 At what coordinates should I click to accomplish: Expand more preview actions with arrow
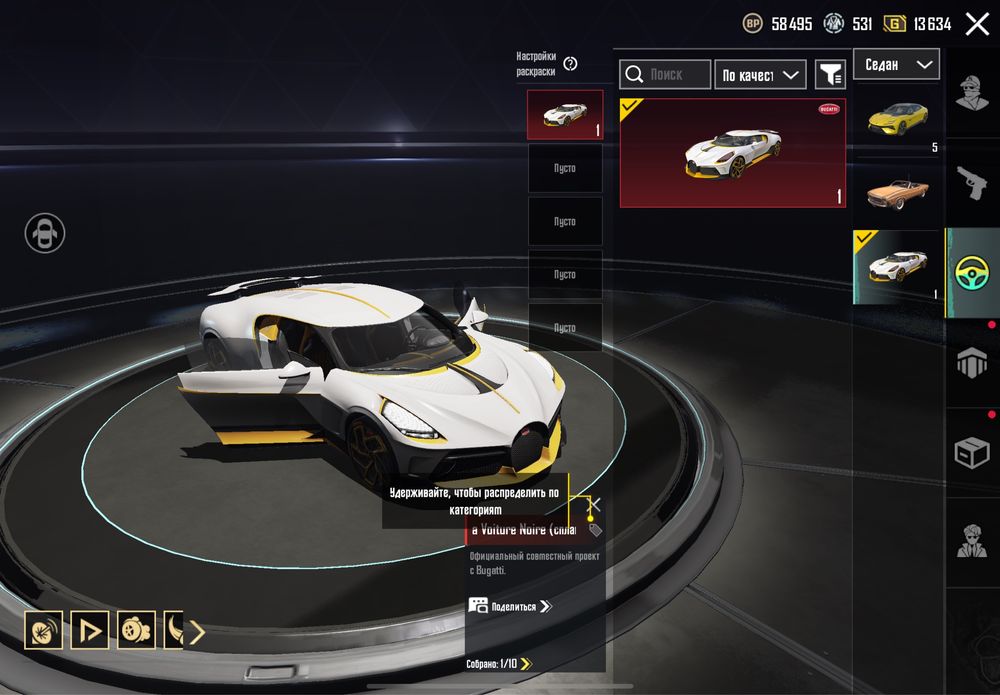point(197,631)
